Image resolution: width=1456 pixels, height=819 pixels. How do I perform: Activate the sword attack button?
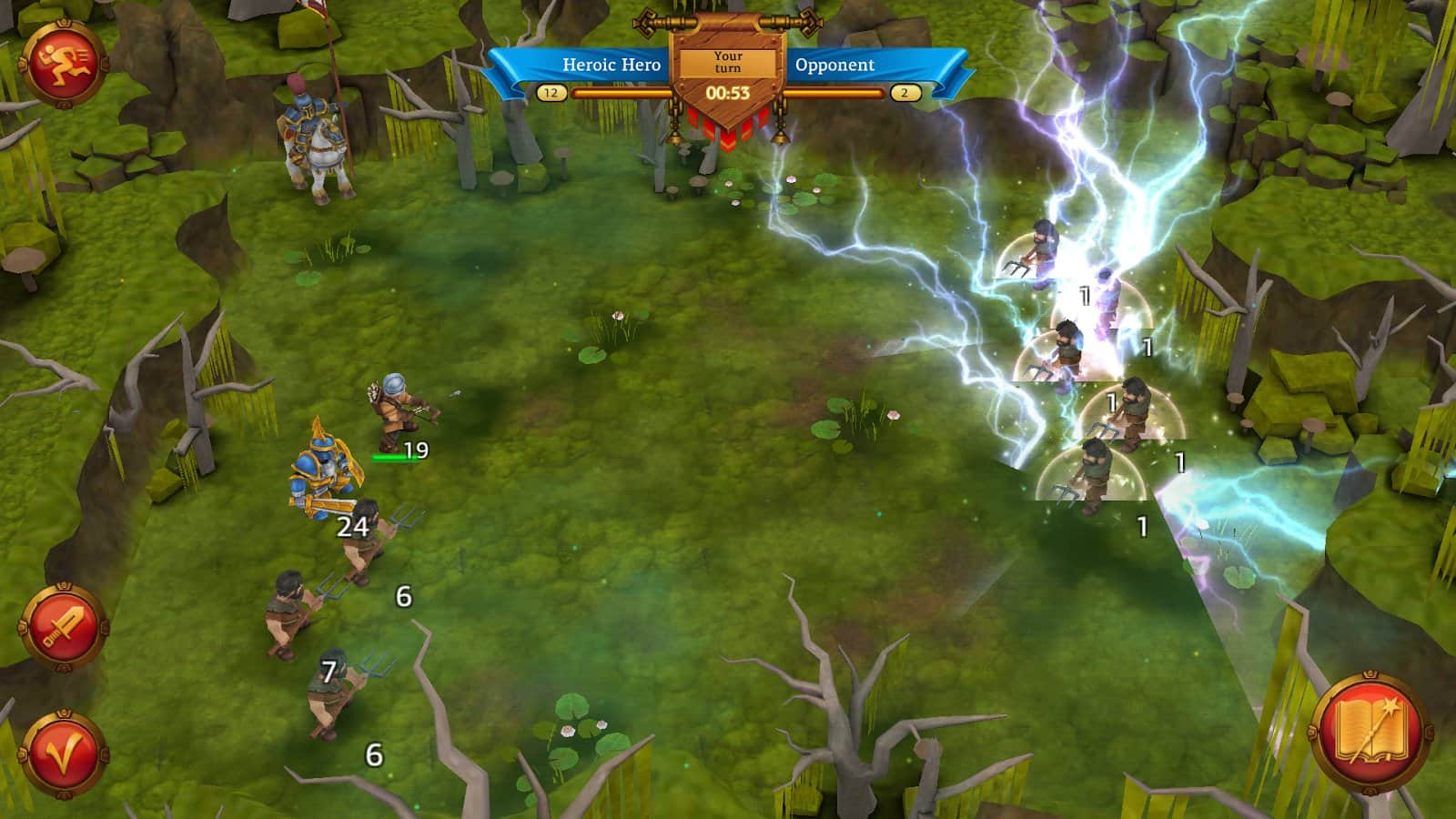(64, 628)
